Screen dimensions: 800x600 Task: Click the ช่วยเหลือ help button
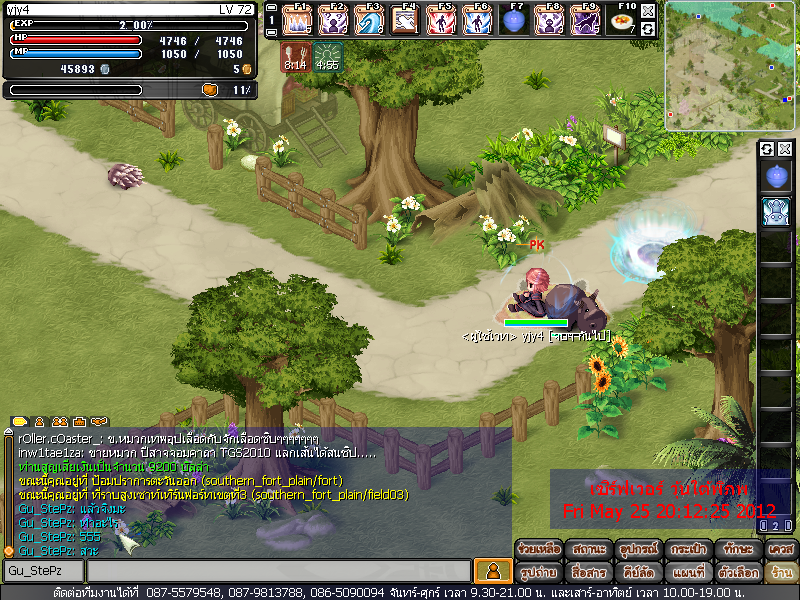click(x=537, y=549)
